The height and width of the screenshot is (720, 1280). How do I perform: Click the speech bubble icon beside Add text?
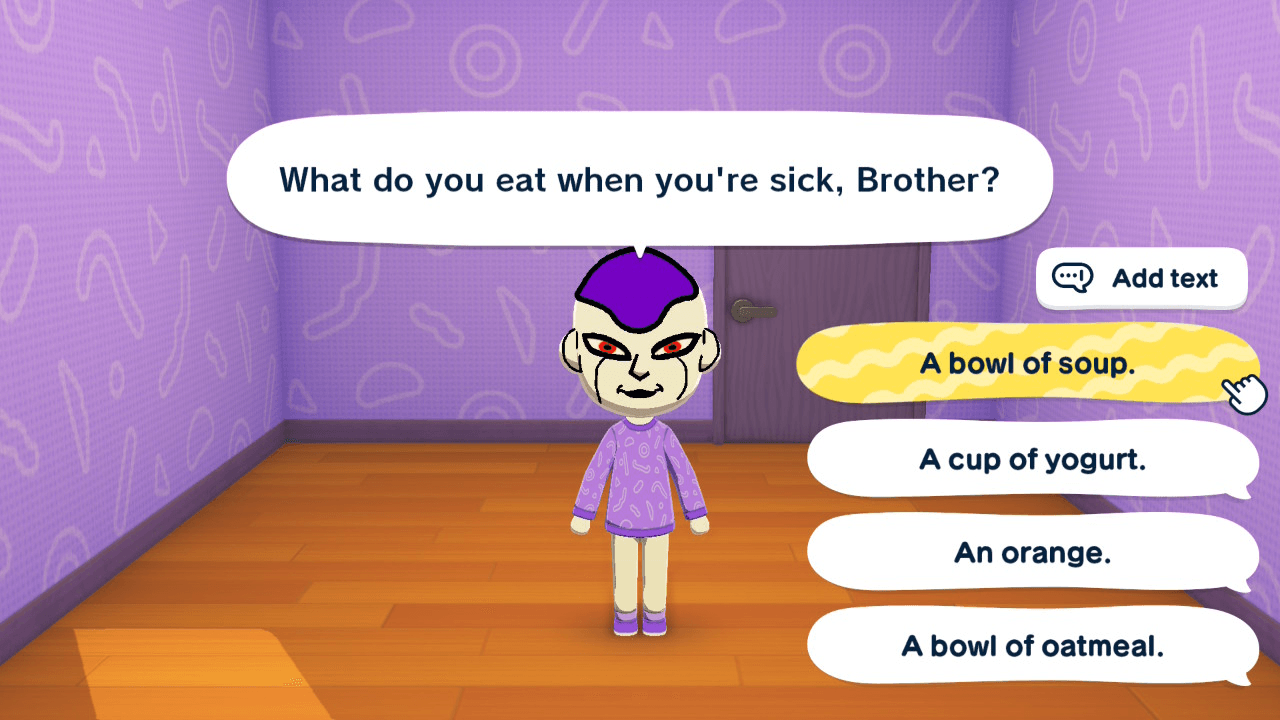pos(1073,278)
